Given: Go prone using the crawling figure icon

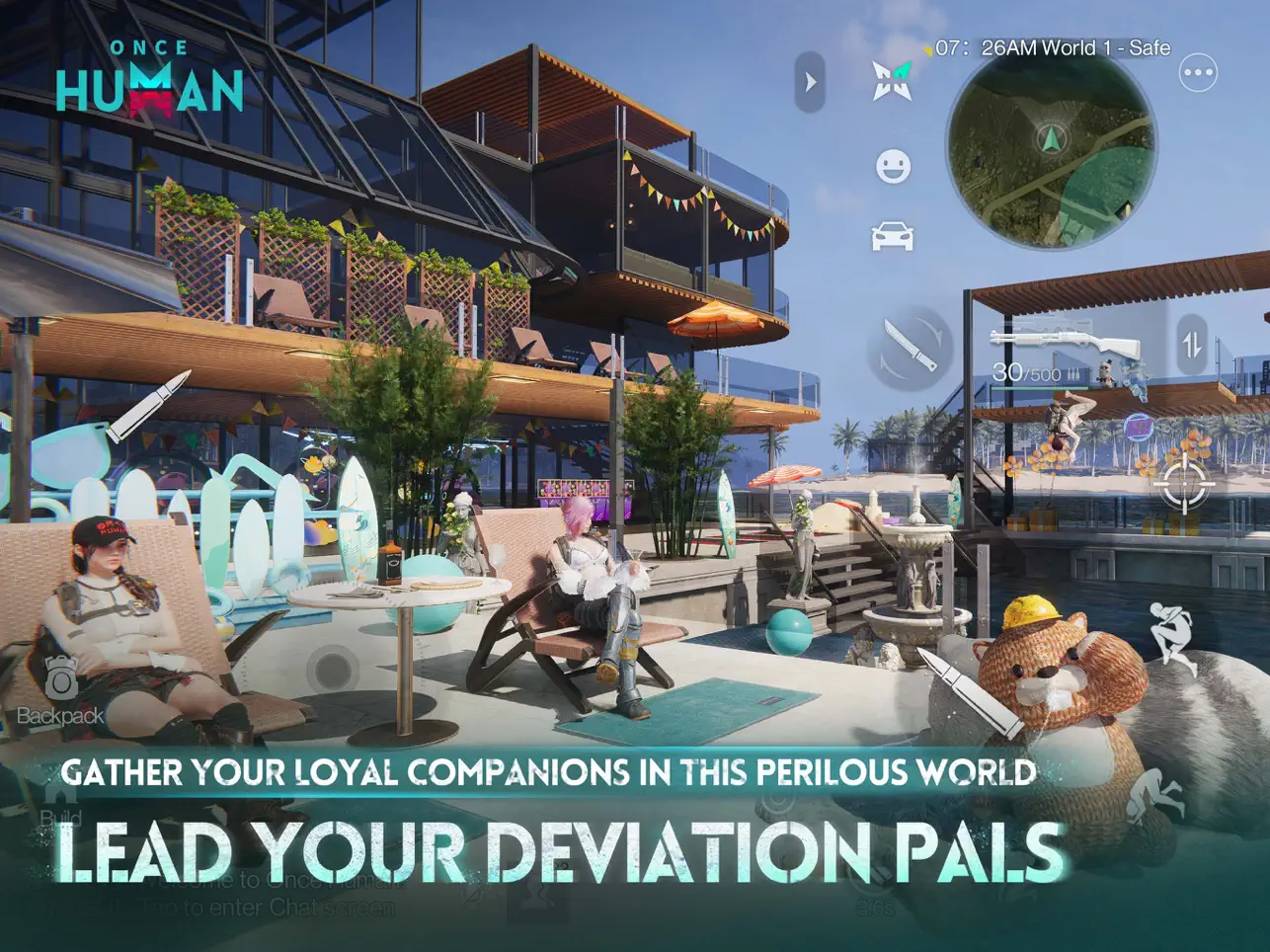Looking at the screenshot, I should coord(1156,796).
